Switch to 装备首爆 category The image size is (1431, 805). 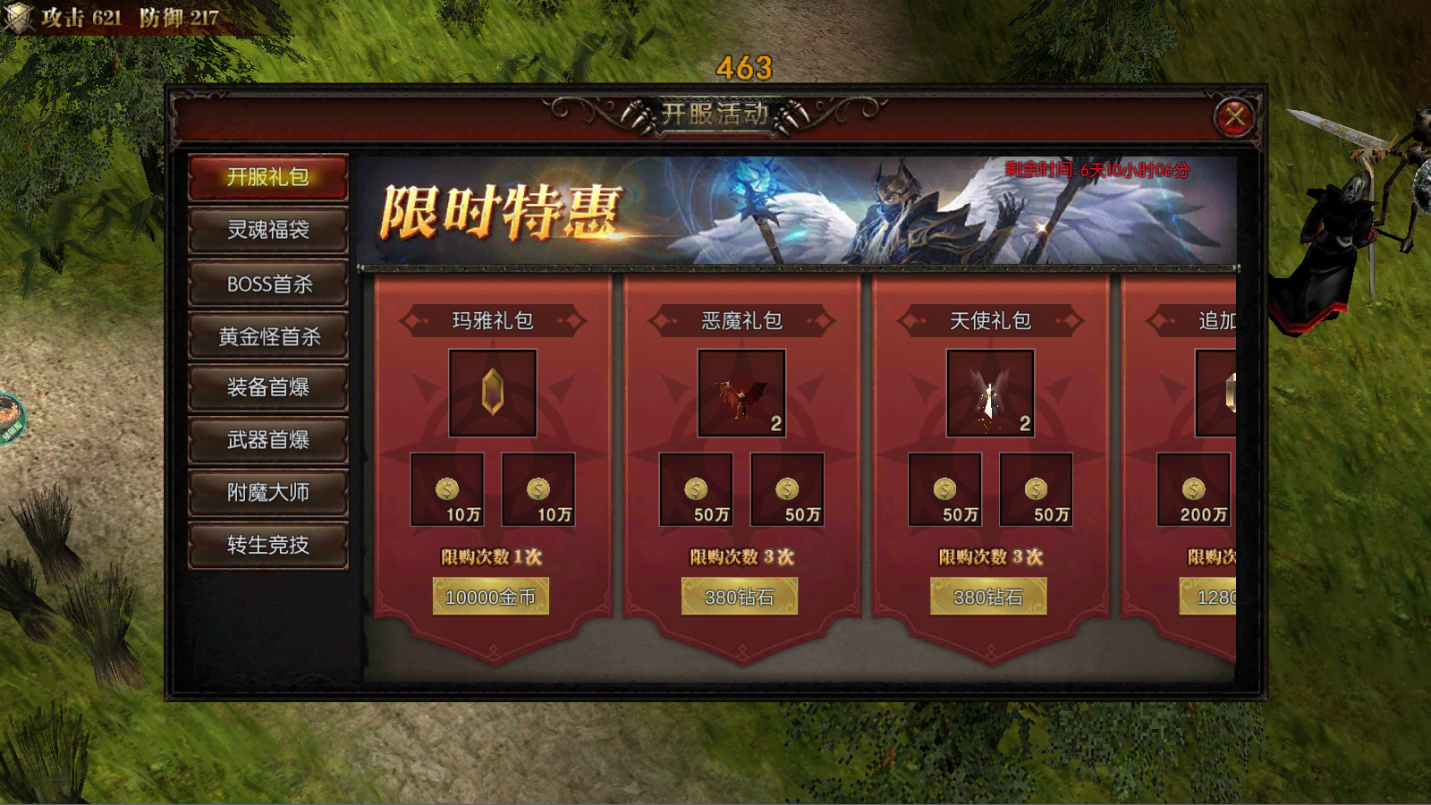click(268, 388)
